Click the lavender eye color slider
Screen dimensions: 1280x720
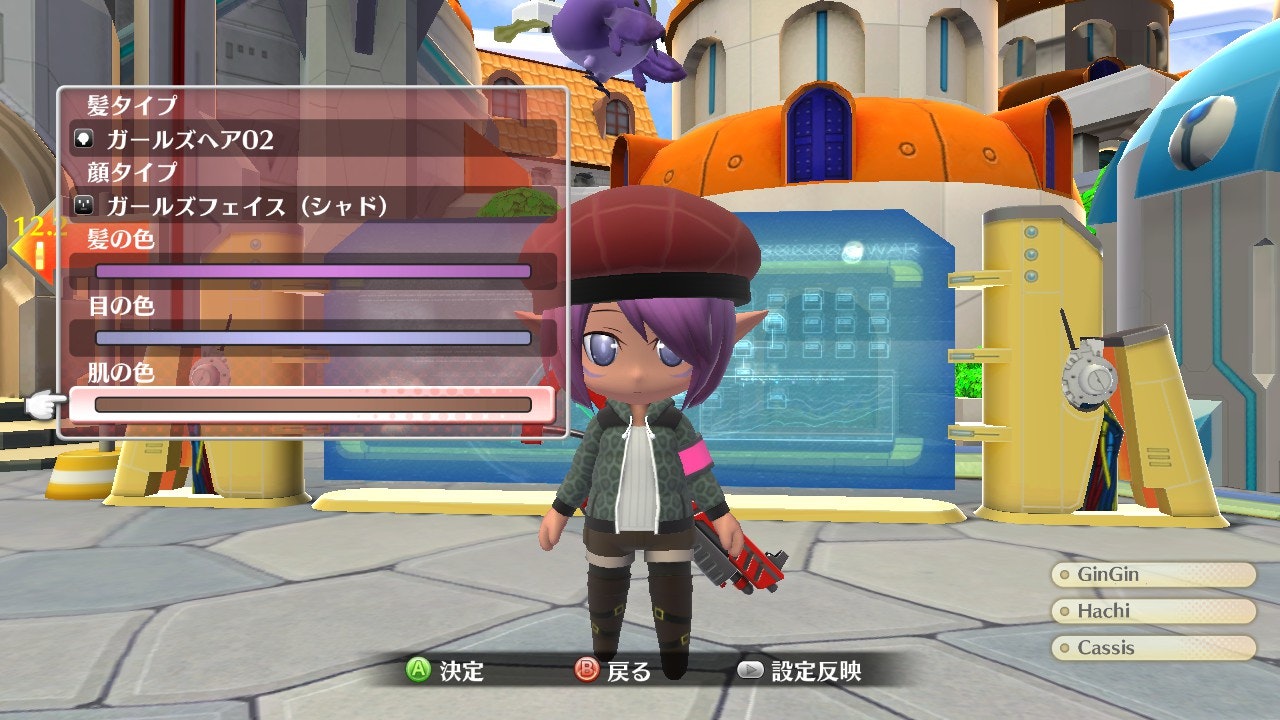tap(312, 338)
